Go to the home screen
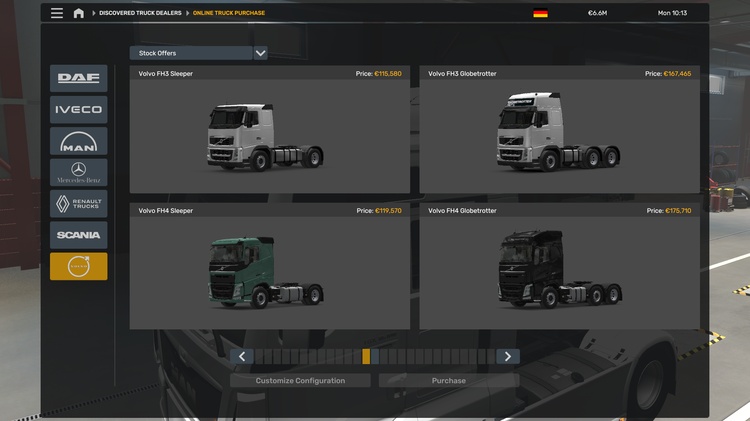750x421 pixels. click(79, 13)
